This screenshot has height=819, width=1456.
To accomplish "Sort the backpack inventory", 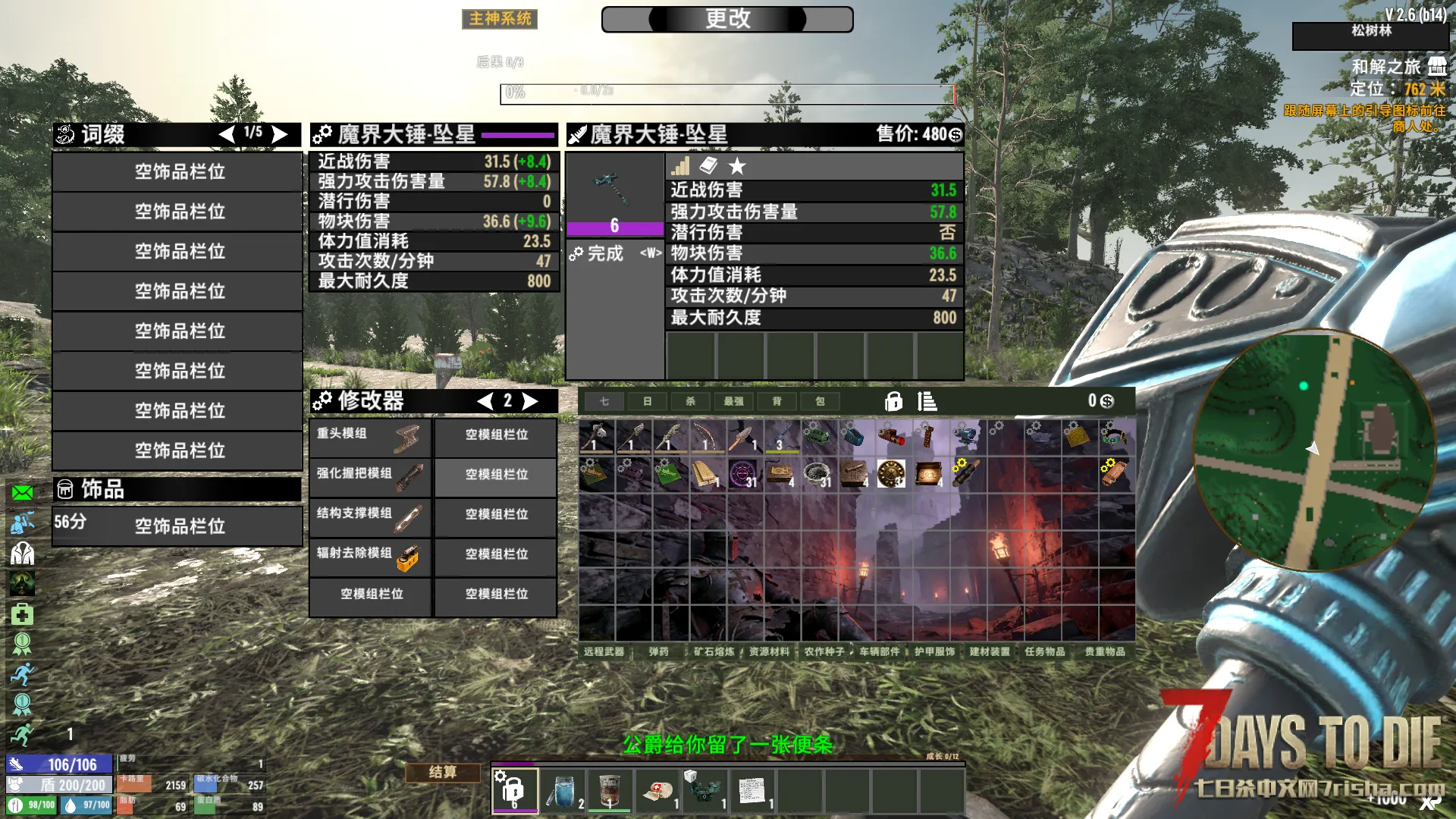I will tap(926, 401).
